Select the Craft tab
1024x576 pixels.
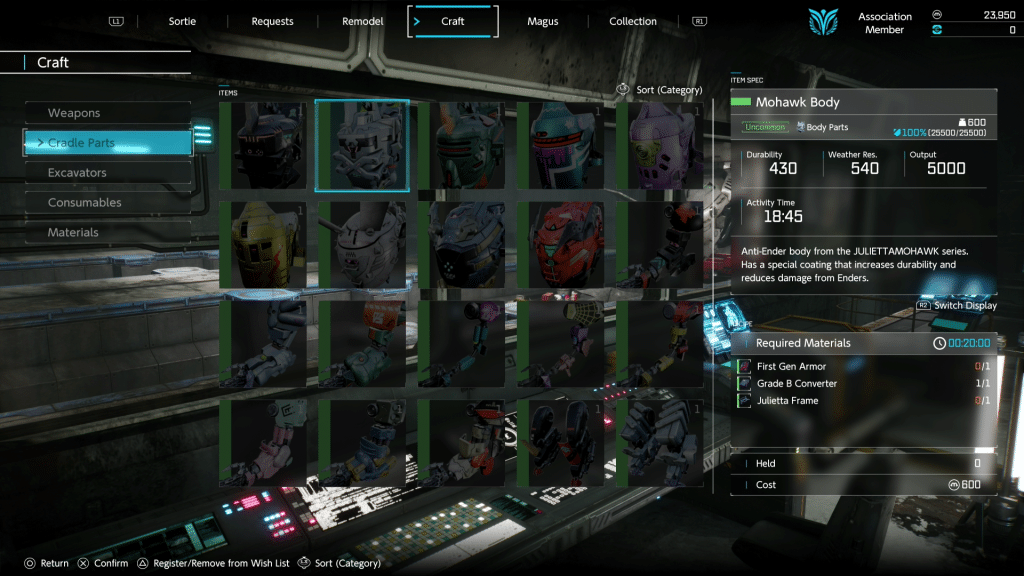452,21
